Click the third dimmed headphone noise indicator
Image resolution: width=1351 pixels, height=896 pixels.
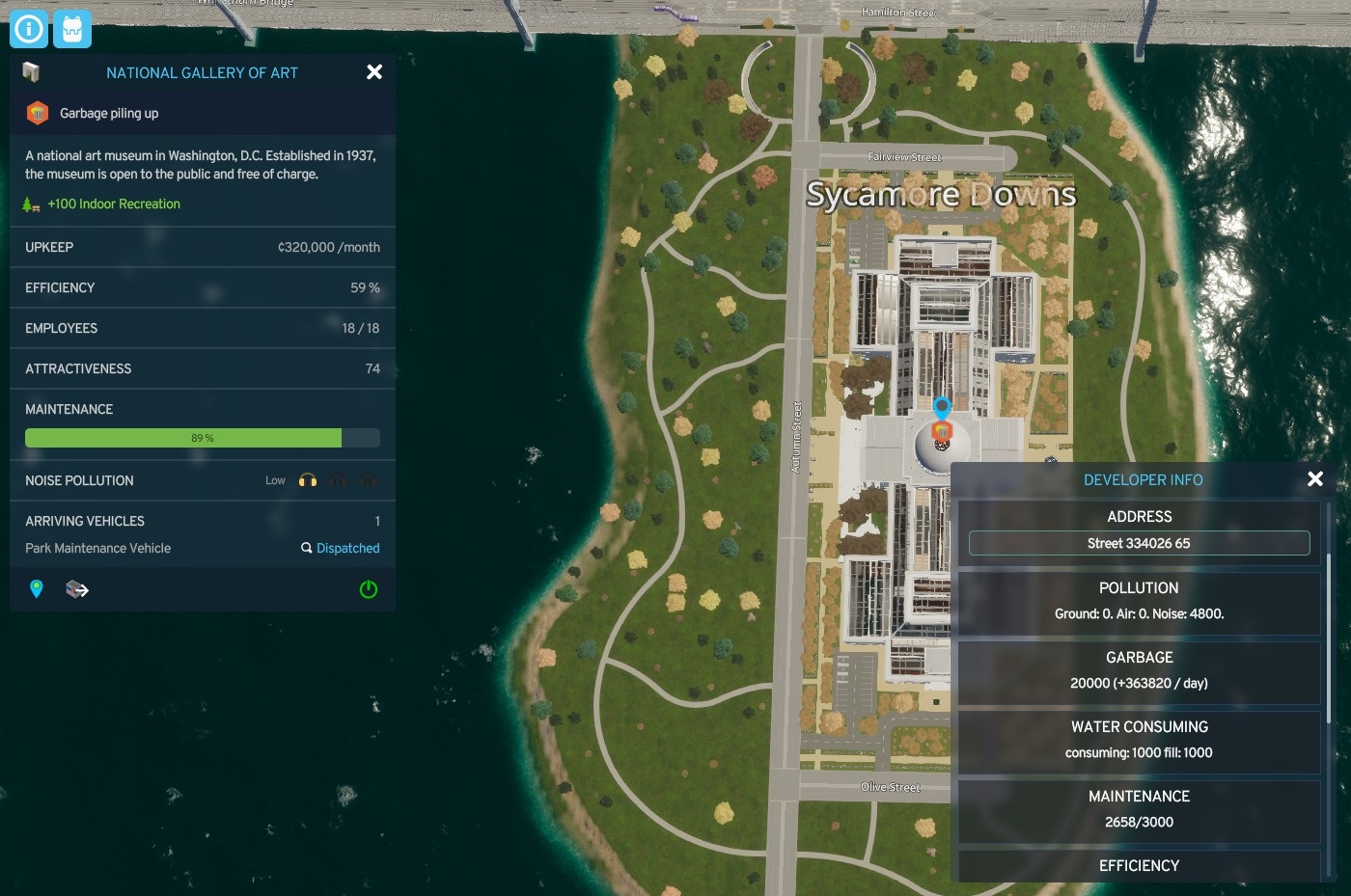[367, 479]
